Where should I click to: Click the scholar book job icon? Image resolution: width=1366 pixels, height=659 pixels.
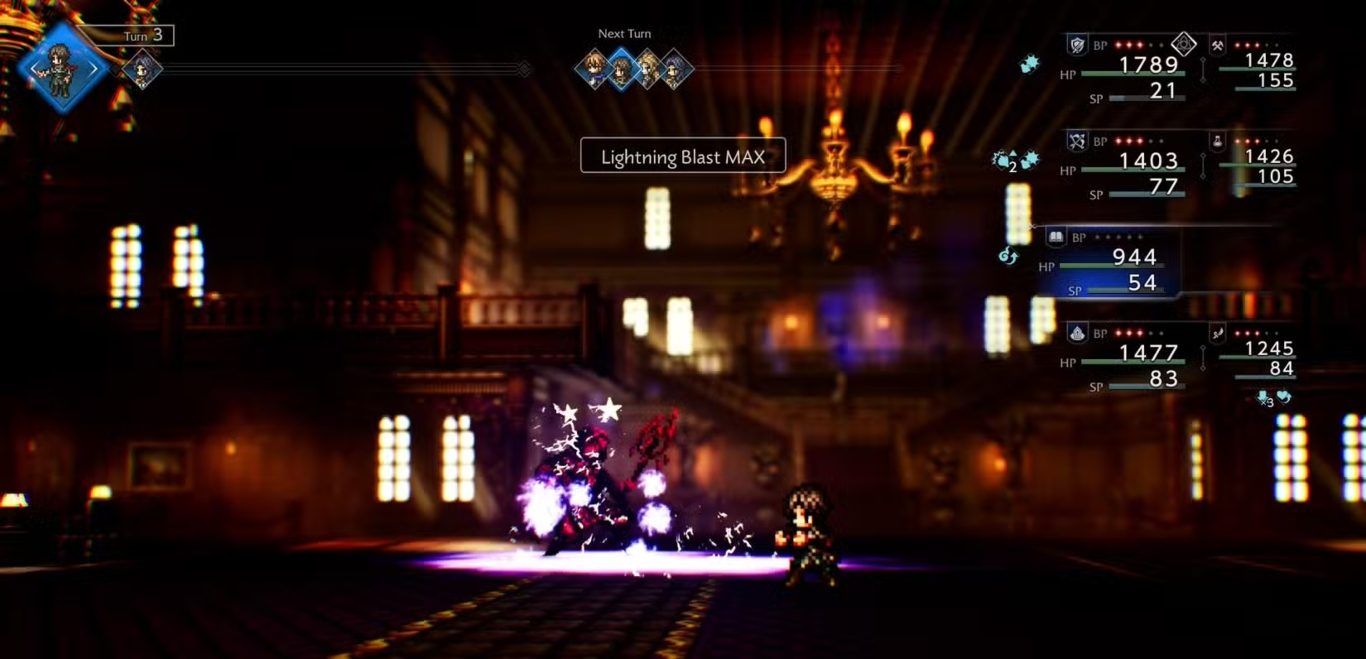point(1055,237)
